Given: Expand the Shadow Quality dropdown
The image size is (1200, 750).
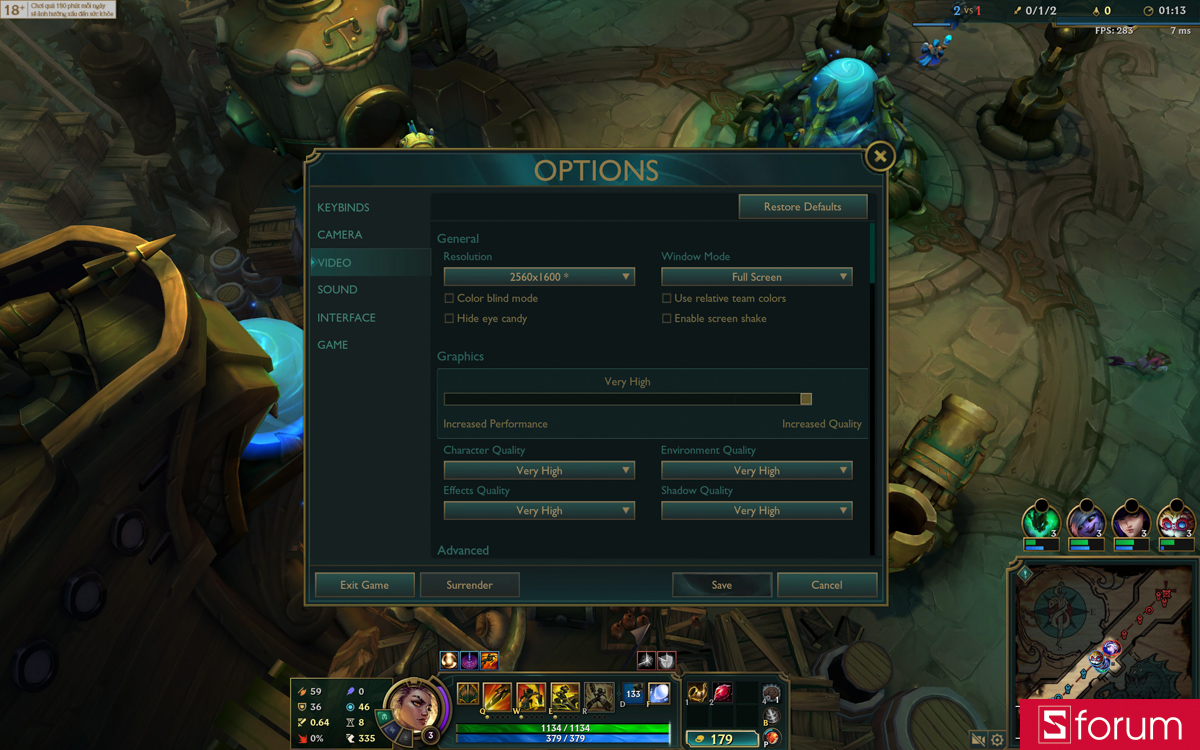Looking at the screenshot, I should 756,511.
